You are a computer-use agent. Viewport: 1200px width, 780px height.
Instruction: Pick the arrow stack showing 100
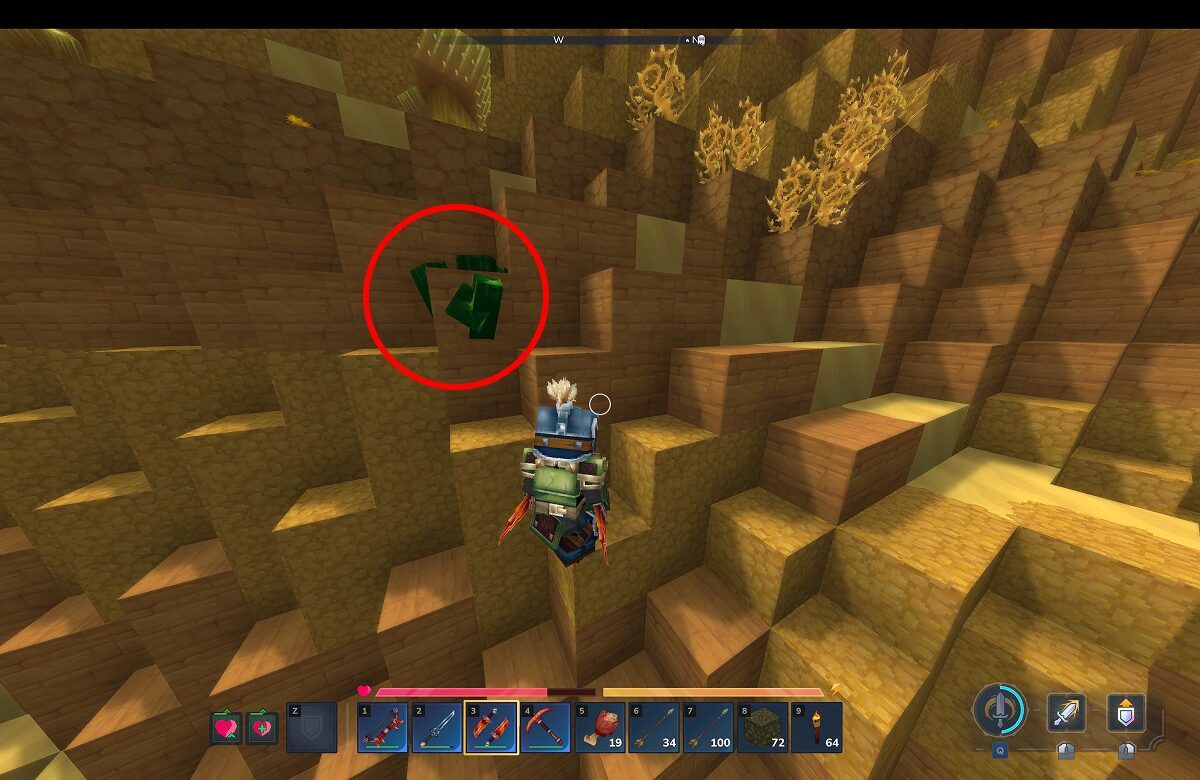(x=707, y=728)
